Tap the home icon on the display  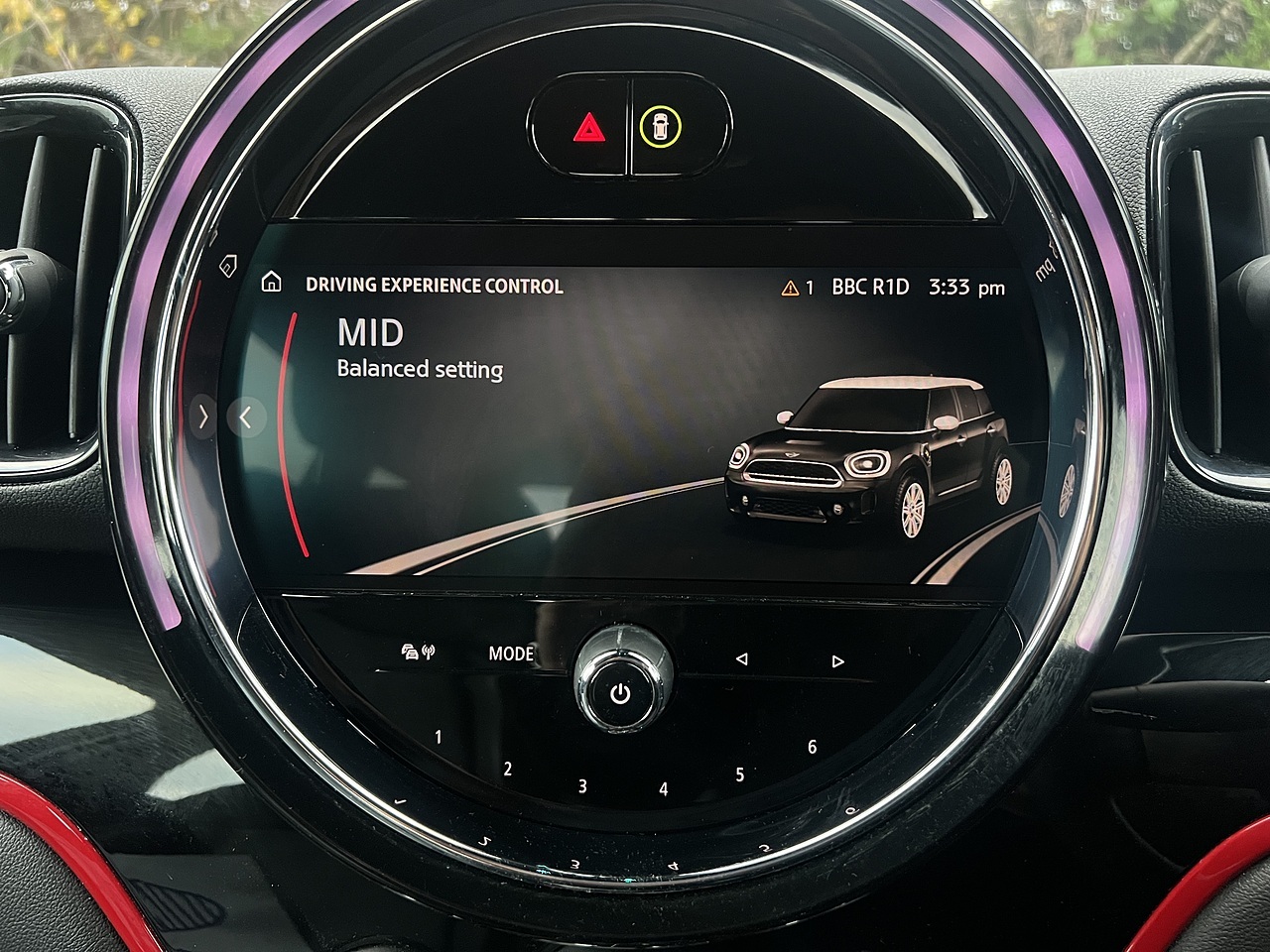click(271, 284)
